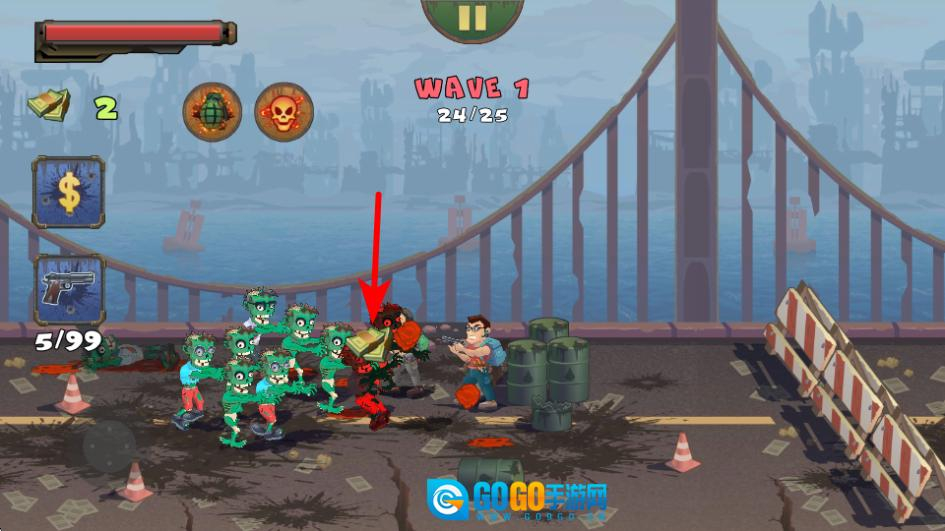Tap the virtual joystick pad
Screen dimensions: 945x531
(109, 446)
